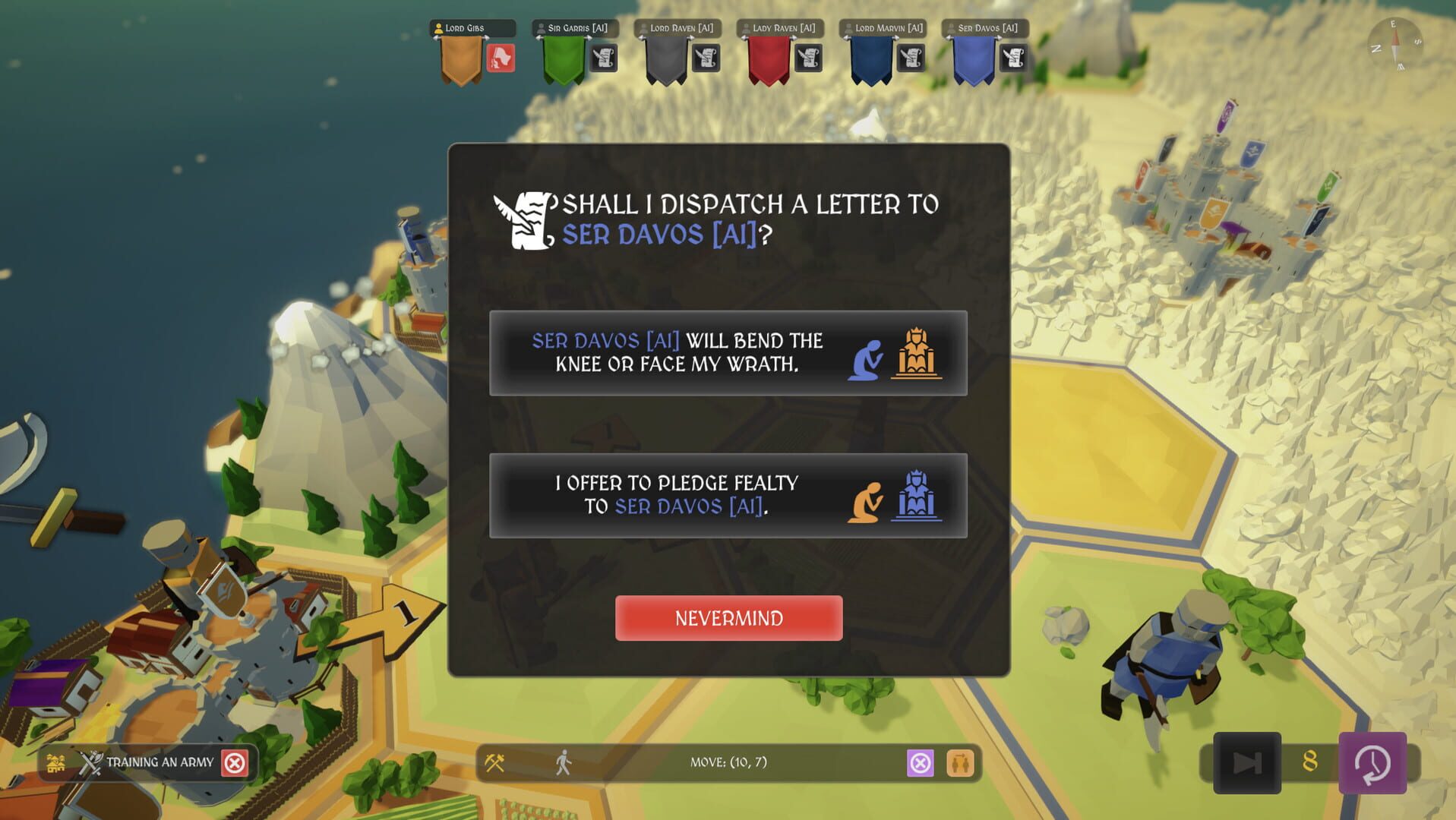
Task: Click the red surrender flag beside Lord Gibs
Action: [x=501, y=58]
